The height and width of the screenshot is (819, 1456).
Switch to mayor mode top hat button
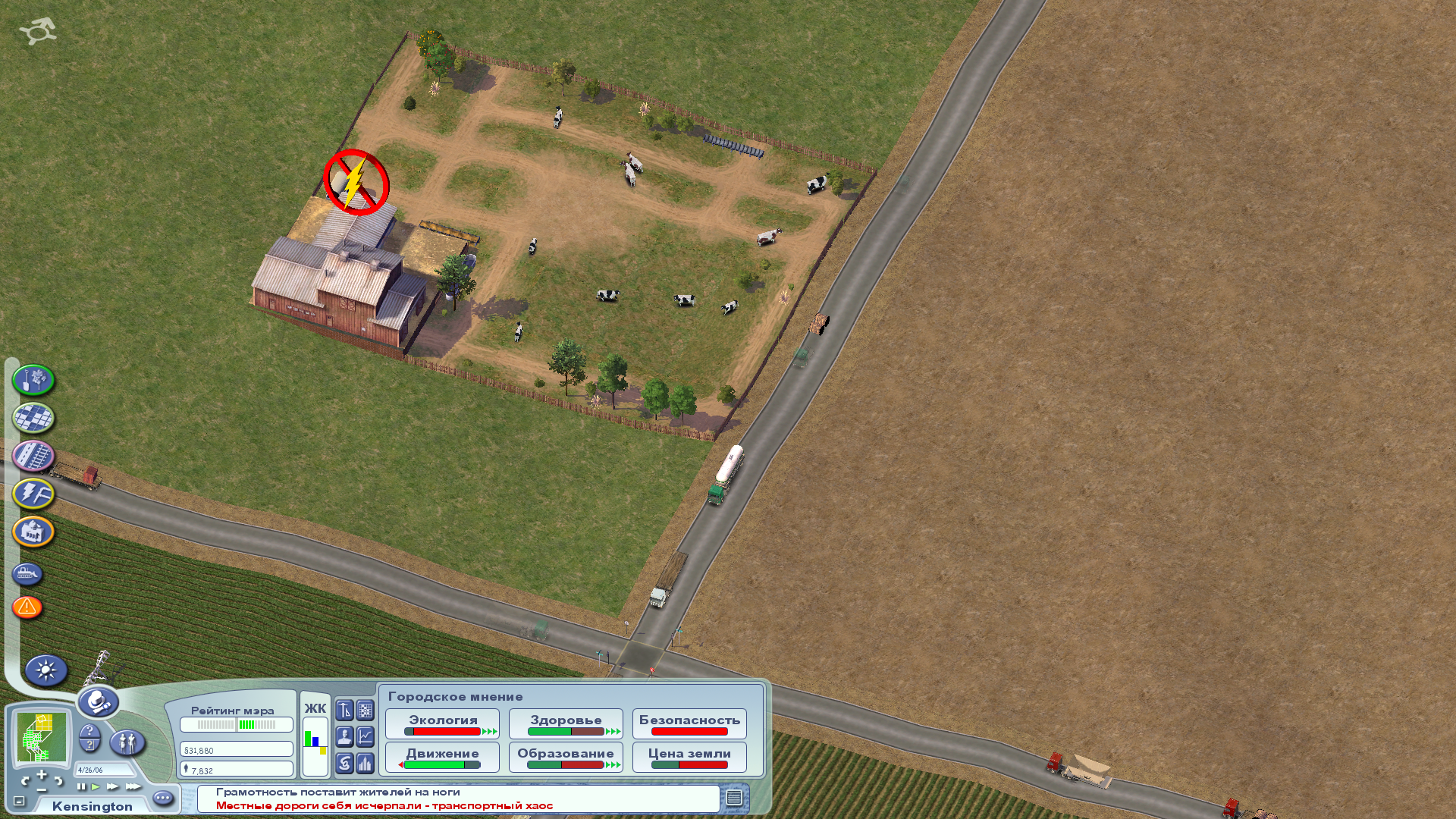point(98,702)
